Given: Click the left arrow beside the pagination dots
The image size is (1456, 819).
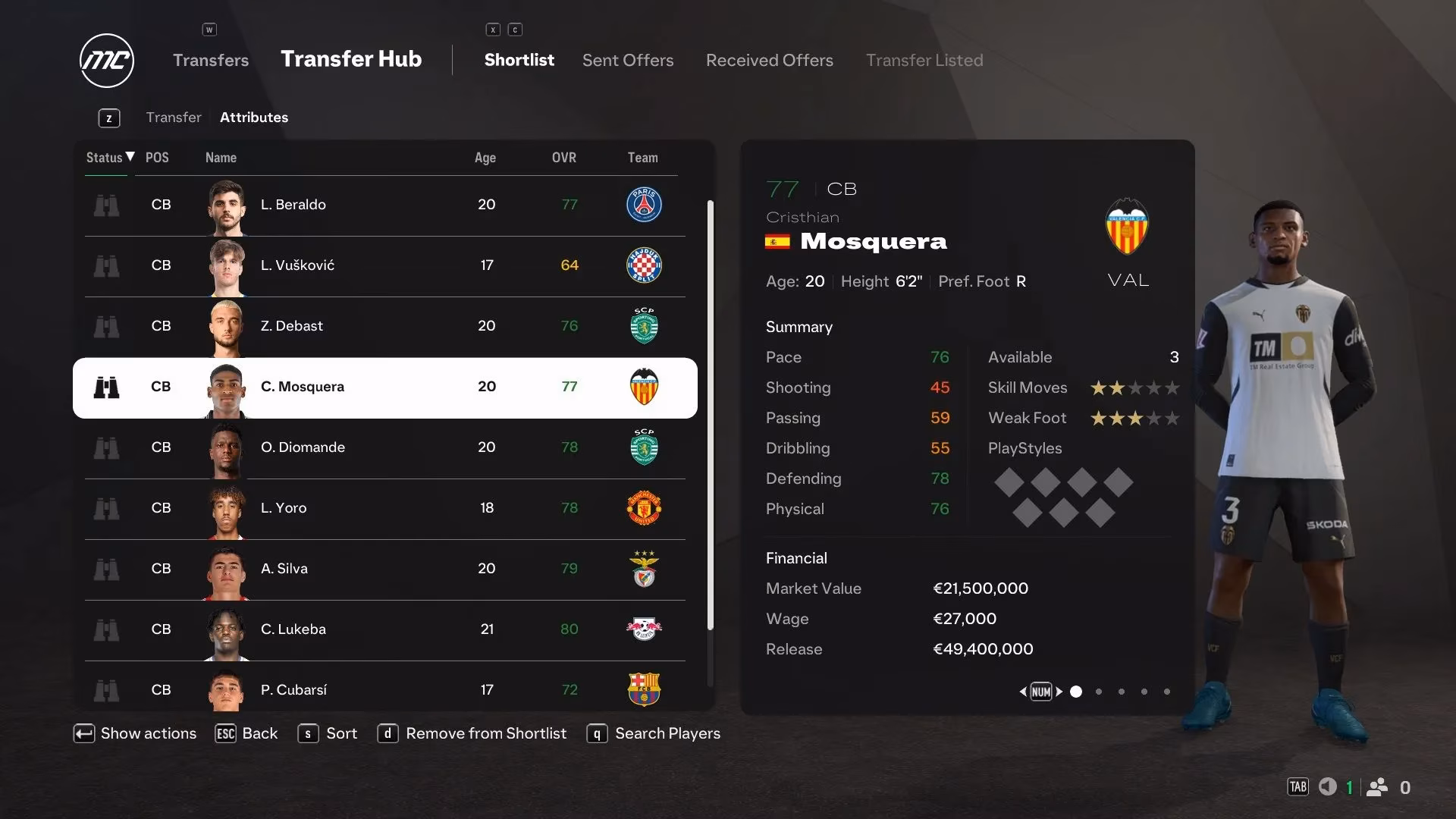Looking at the screenshot, I should coord(1023,692).
